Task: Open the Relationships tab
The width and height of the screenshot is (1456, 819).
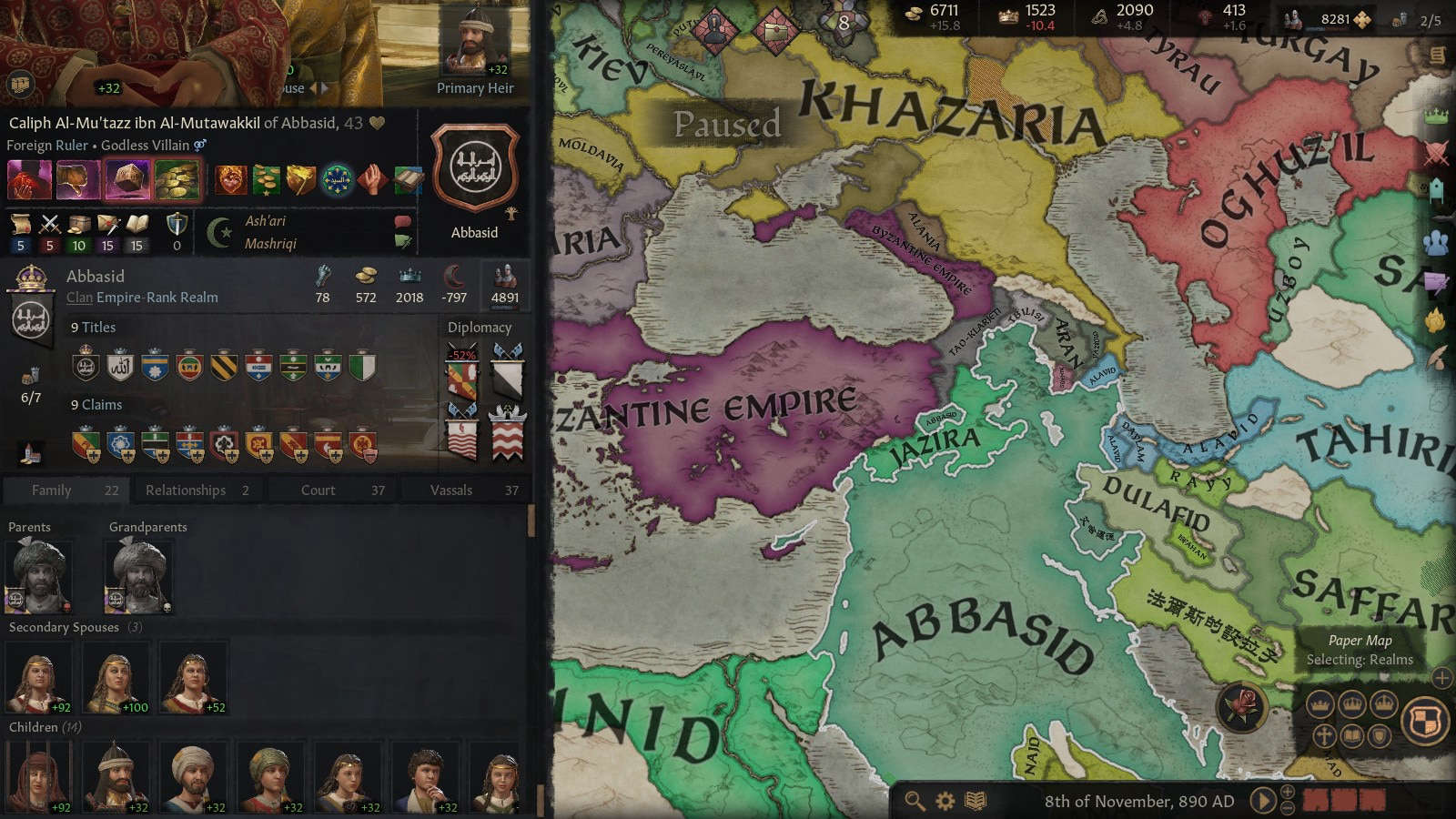Action: [187, 490]
